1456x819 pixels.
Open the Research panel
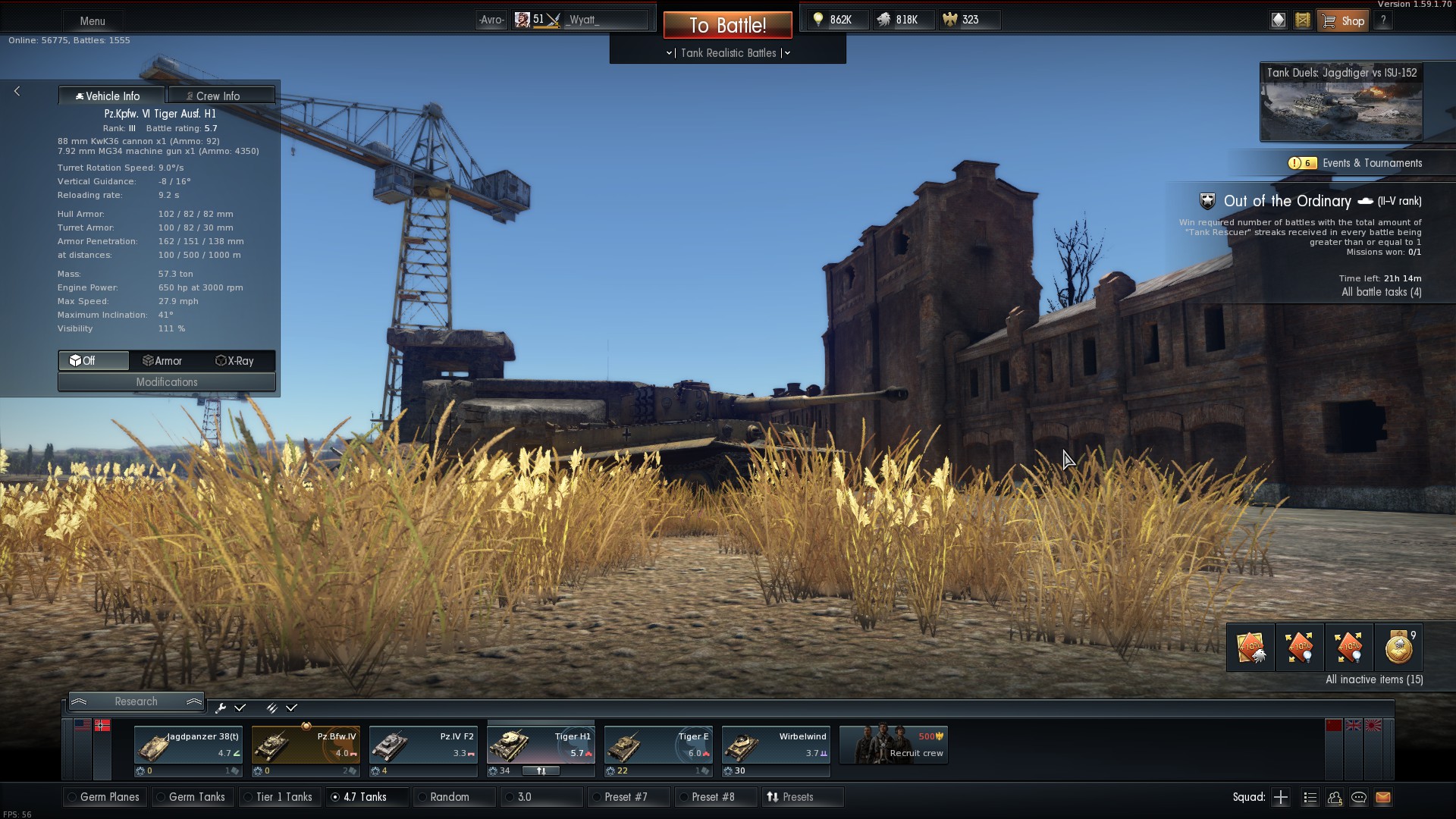tap(136, 701)
